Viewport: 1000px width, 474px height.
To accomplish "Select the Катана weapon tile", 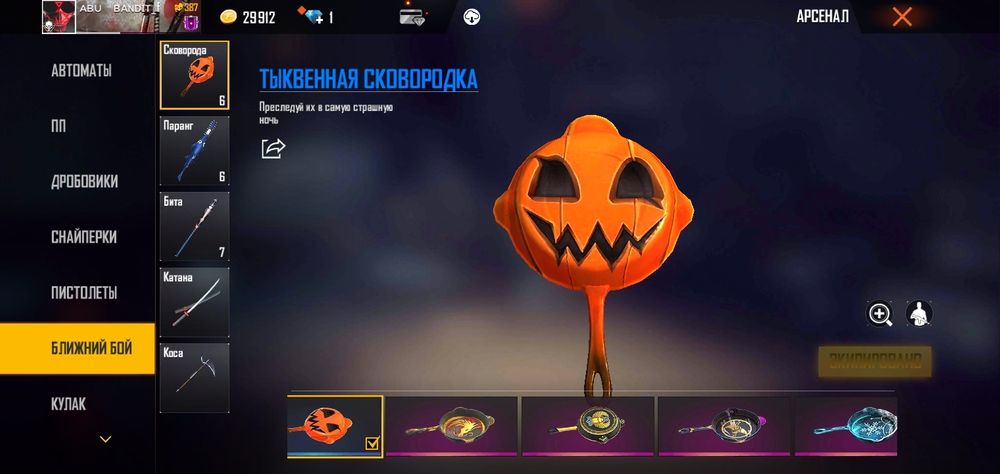I will (194, 302).
